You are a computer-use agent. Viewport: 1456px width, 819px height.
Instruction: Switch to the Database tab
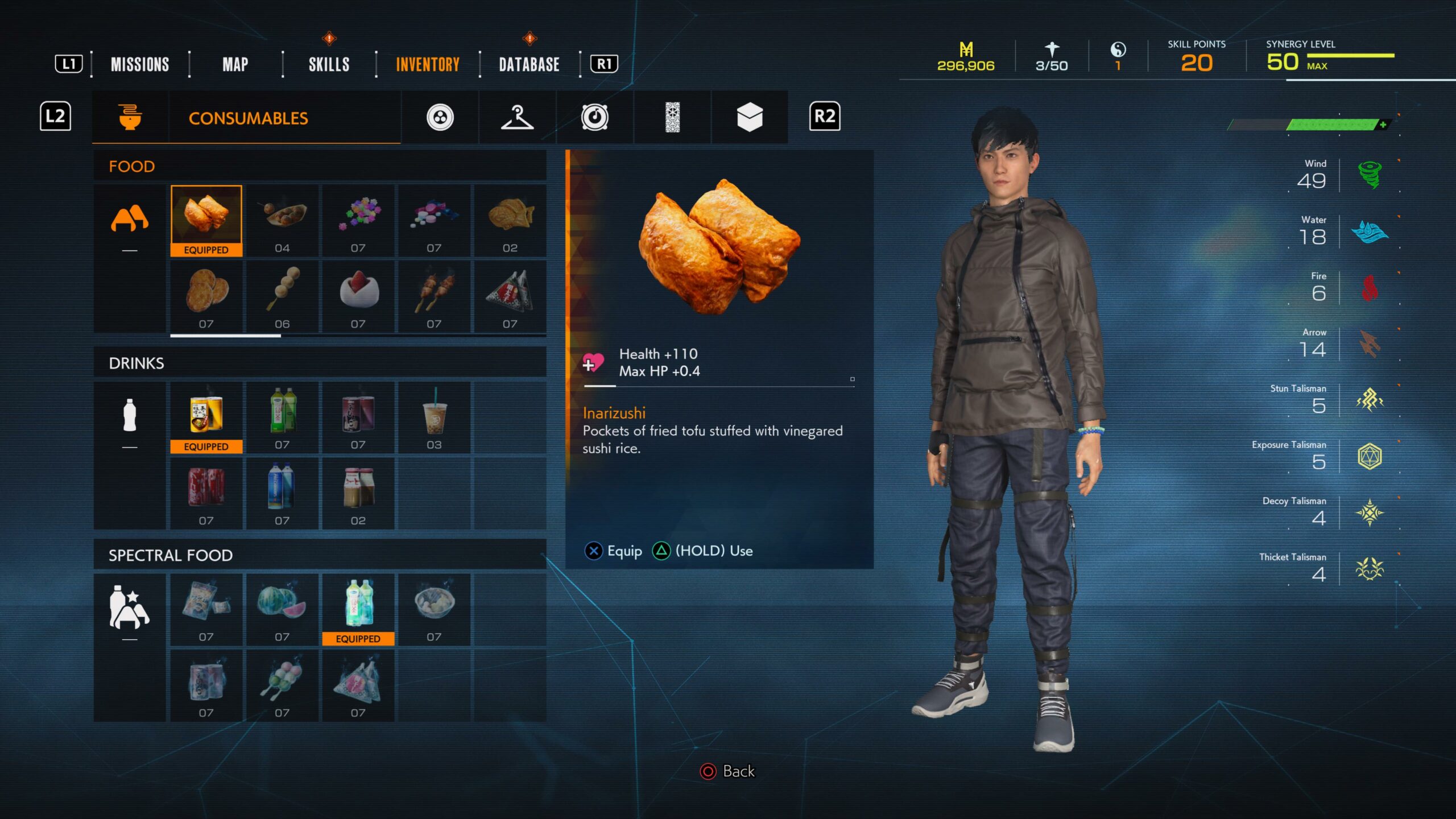[528, 64]
